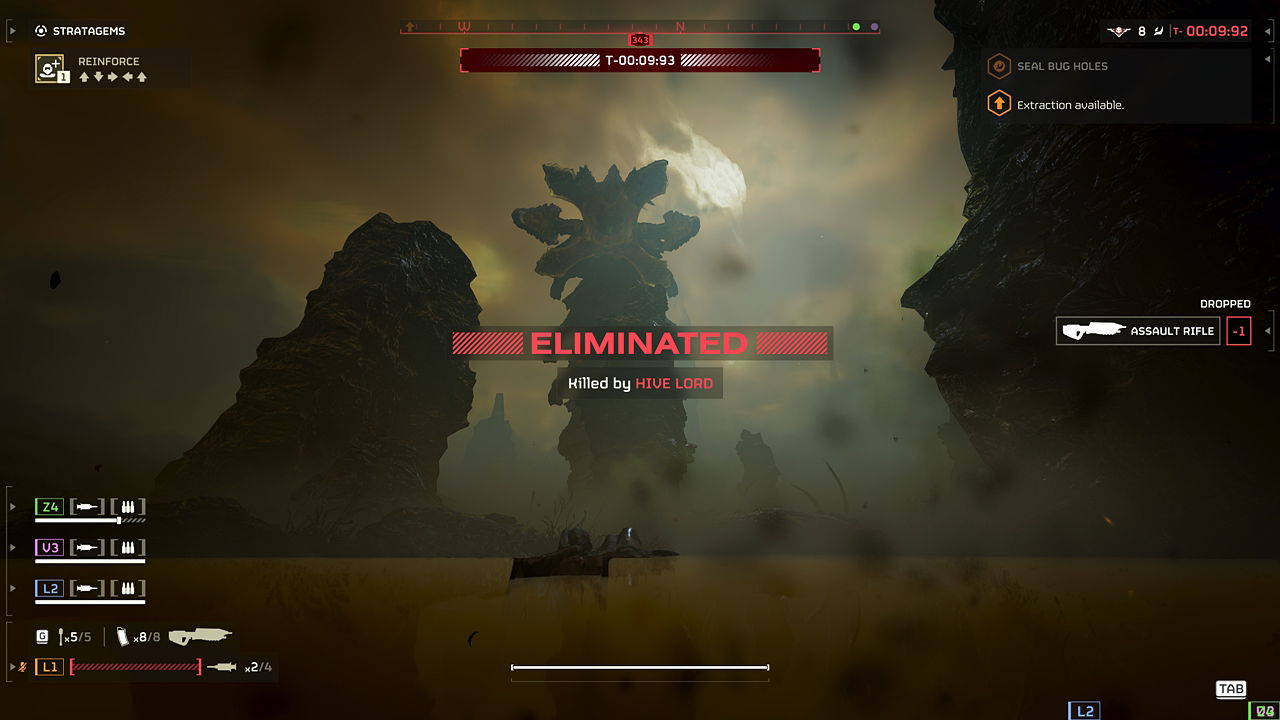The image size is (1280, 720).
Task: Expand teammate Z4's loadout details
Action: coord(12,507)
